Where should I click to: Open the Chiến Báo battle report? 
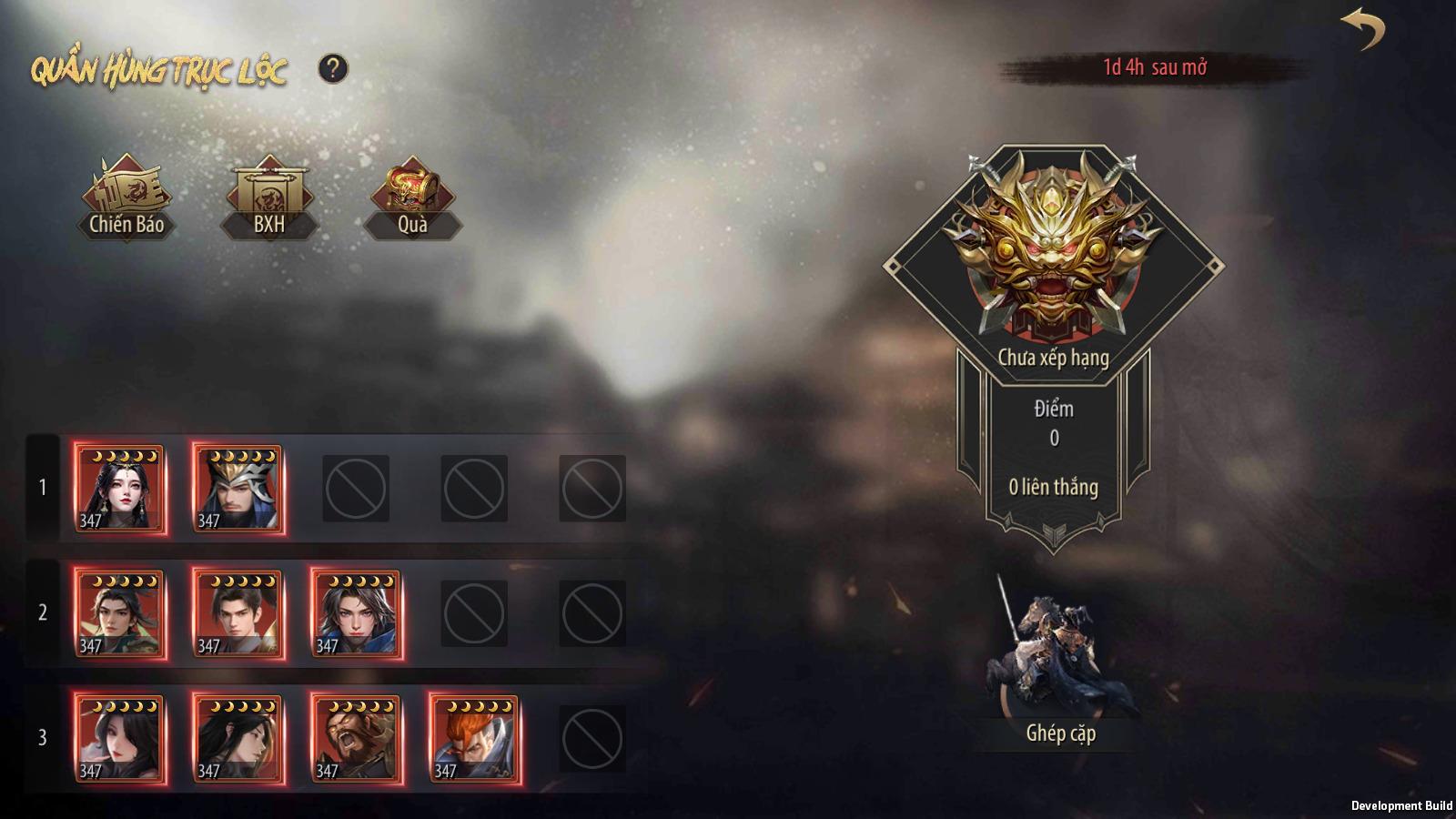tap(126, 198)
